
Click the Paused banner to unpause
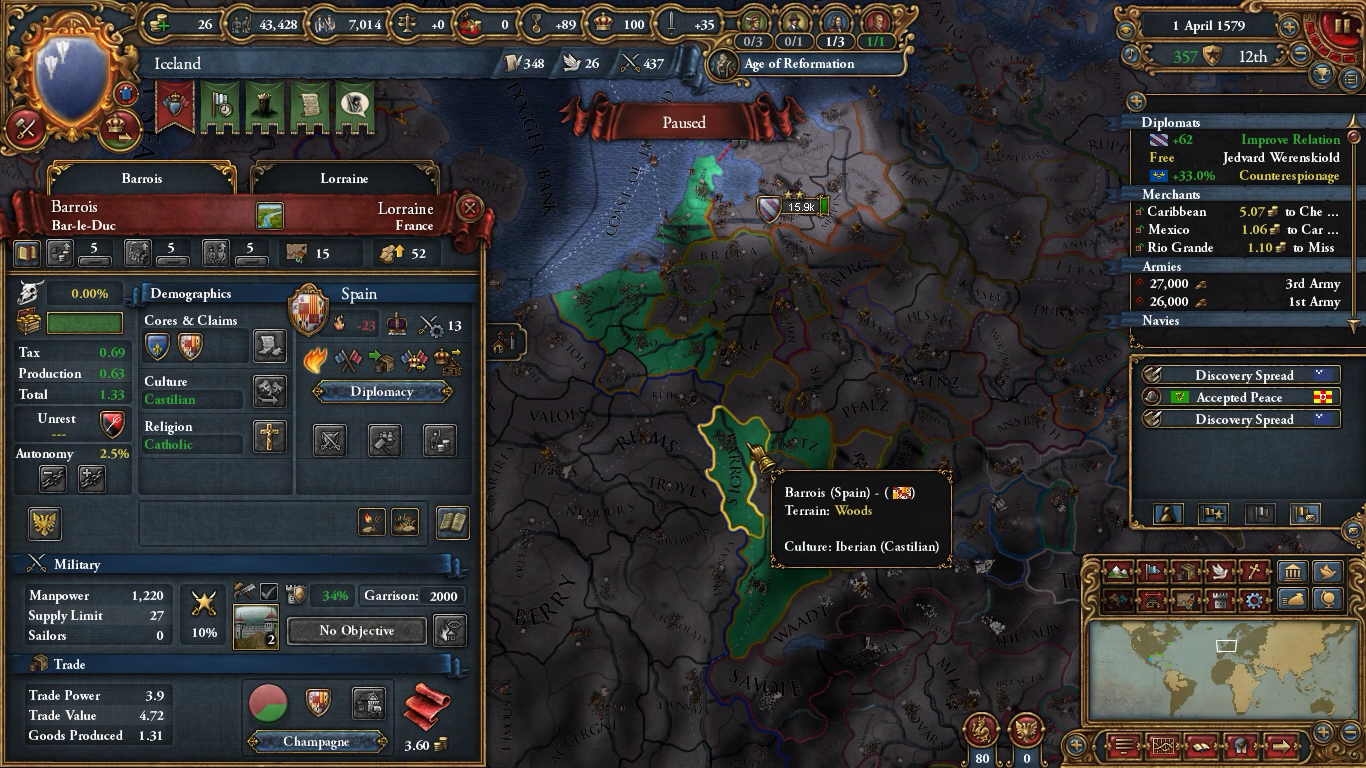(684, 122)
